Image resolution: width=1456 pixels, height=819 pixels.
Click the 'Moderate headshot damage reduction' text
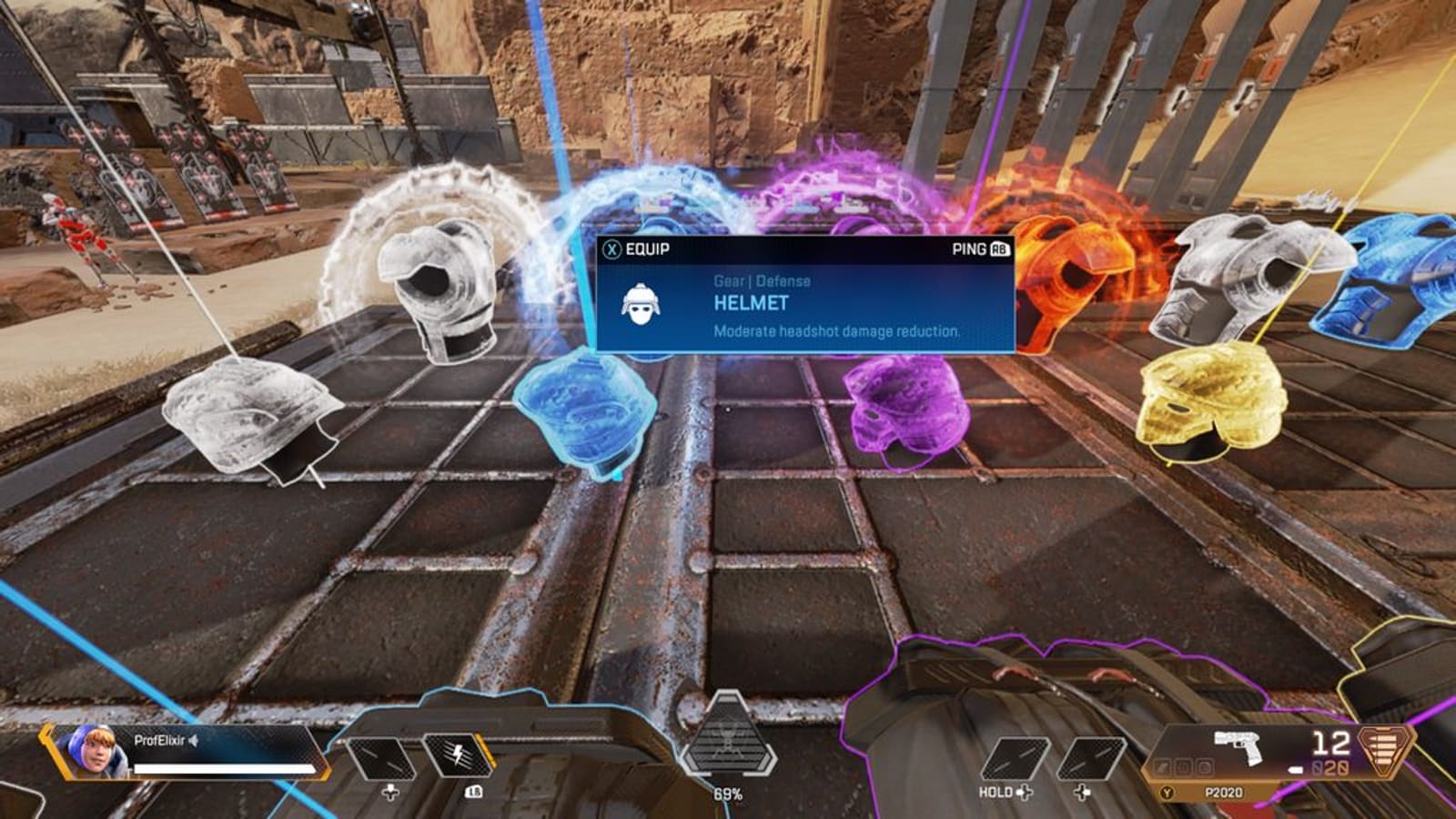pyautogui.click(x=836, y=333)
